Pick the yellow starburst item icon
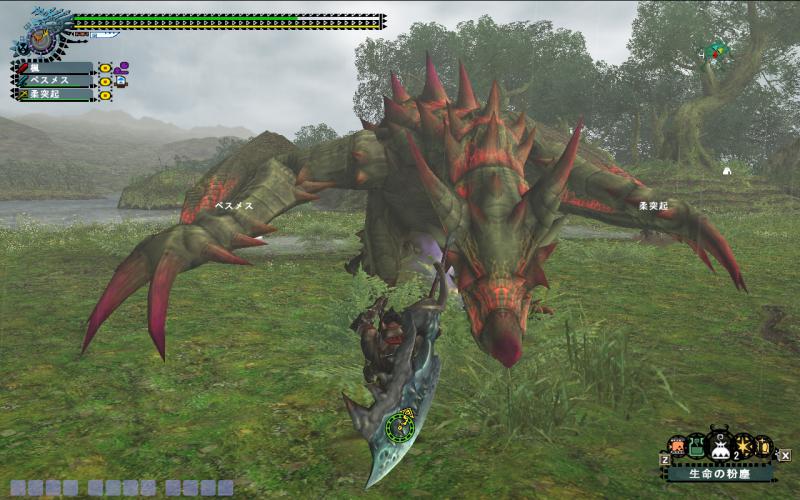Image resolution: width=800 pixels, height=500 pixels. point(743,446)
